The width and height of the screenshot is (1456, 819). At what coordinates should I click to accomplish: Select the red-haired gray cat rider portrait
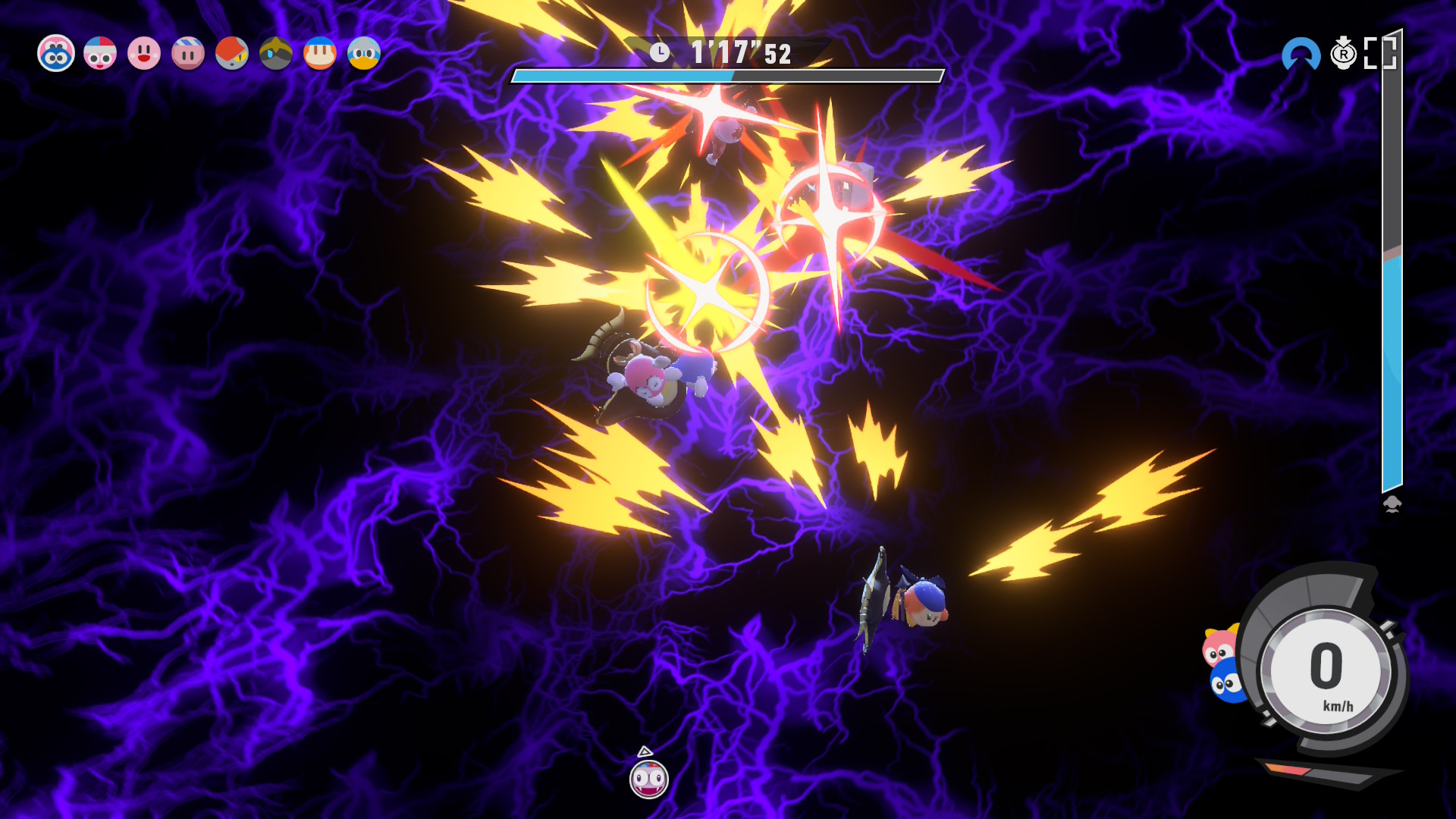tap(232, 54)
